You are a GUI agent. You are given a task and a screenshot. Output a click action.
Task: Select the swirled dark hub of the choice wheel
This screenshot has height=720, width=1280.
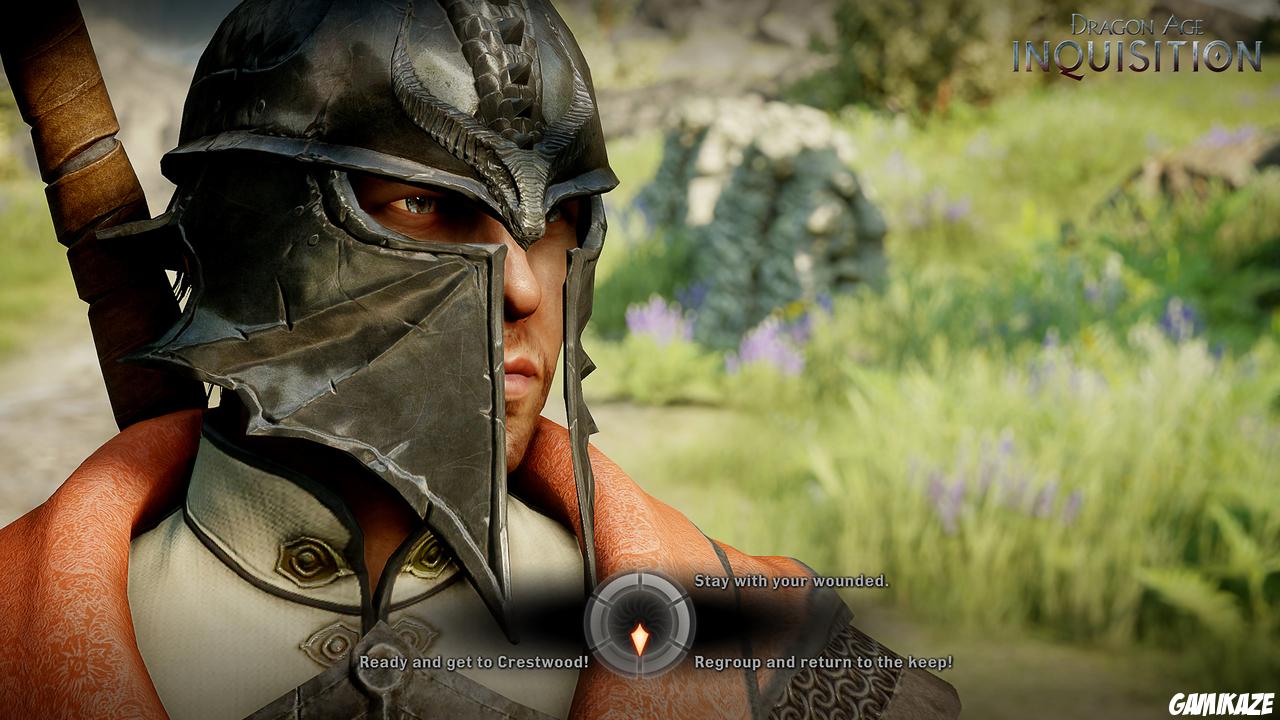click(x=639, y=612)
